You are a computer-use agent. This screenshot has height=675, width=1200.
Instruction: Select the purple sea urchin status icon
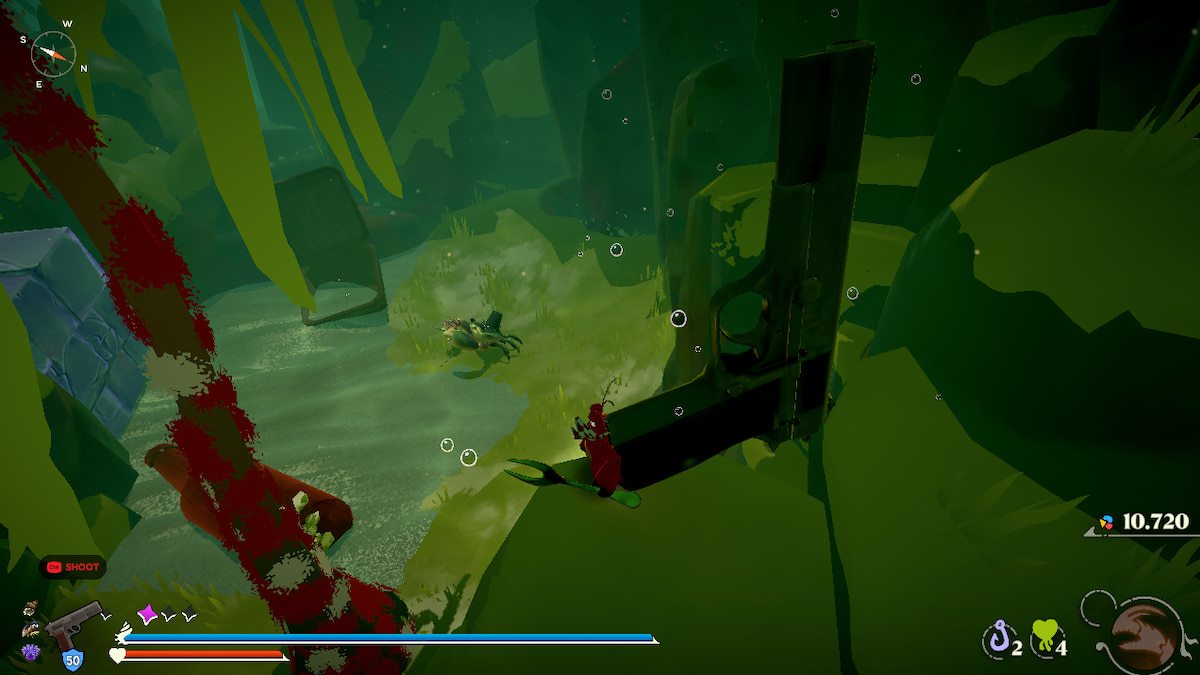click(x=30, y=652)
